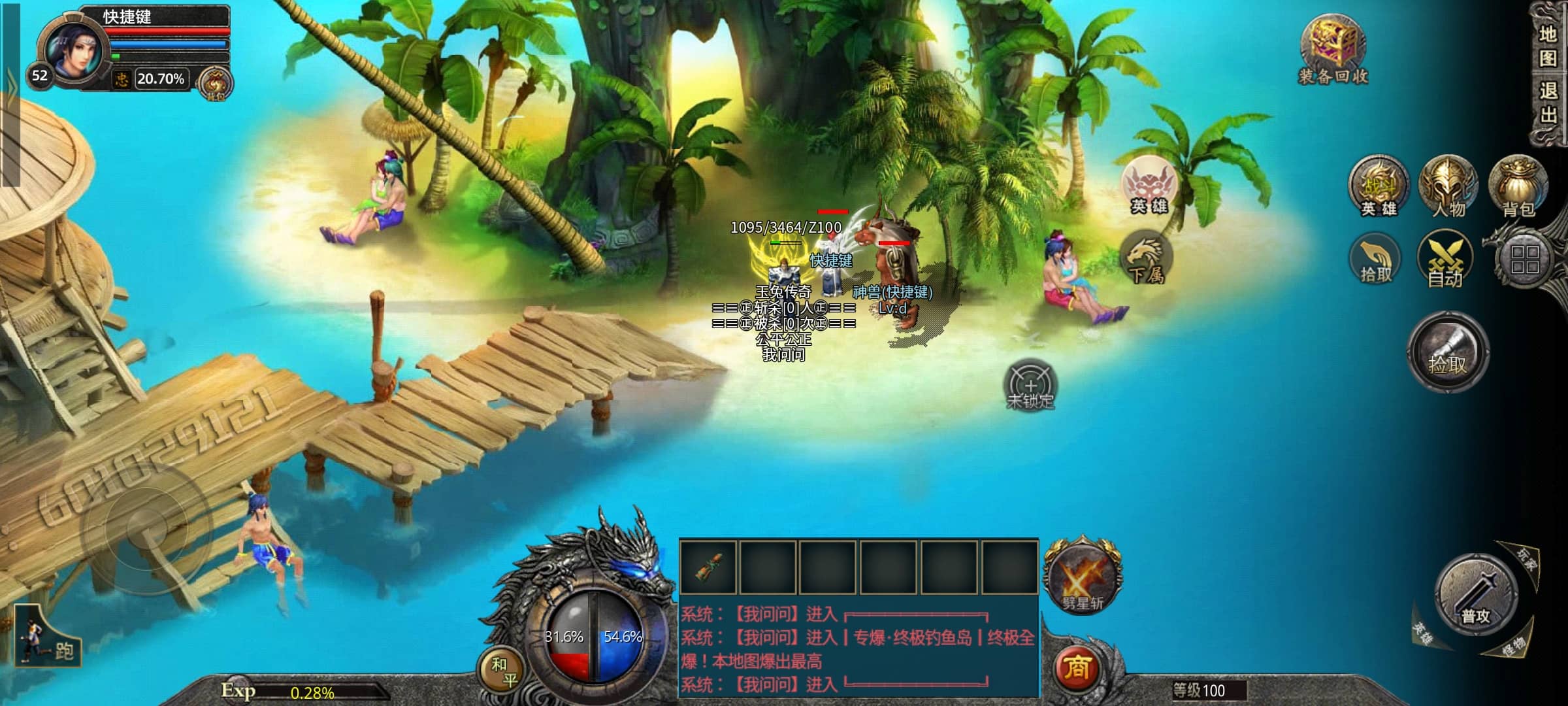Viewport: 1568px width, 706px height.
Task: Open the 装备回收 treasure chest
Action: click(x=1332, y=49)
